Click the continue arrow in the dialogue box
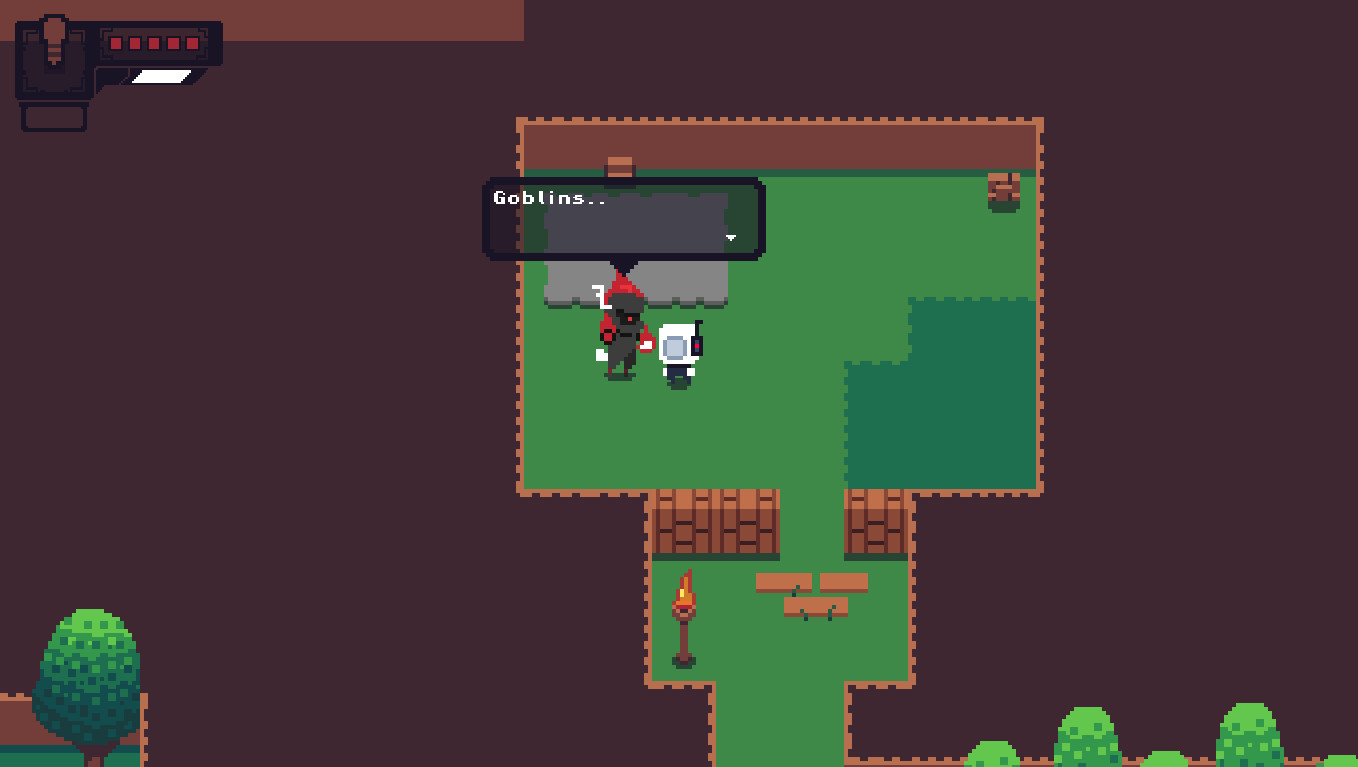Screen dimensions: 1358x767 pos(730,238)
